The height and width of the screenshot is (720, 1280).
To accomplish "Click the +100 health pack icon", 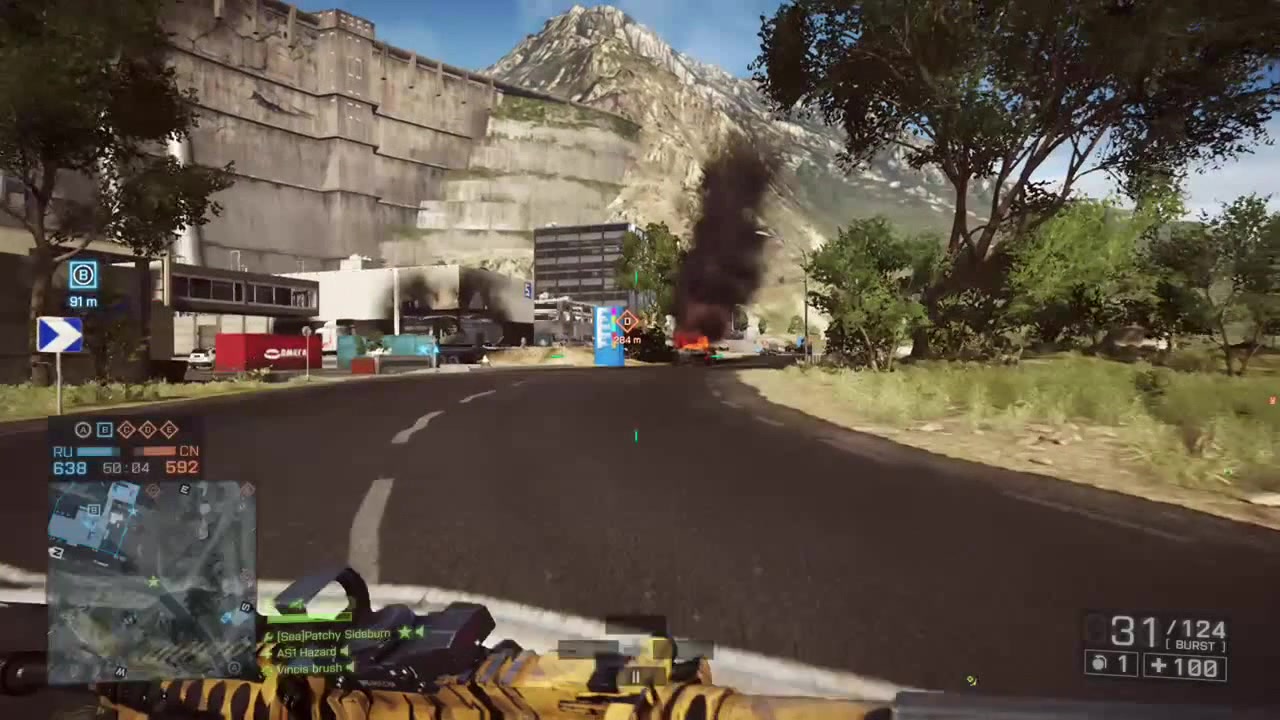I will 1185,665.
